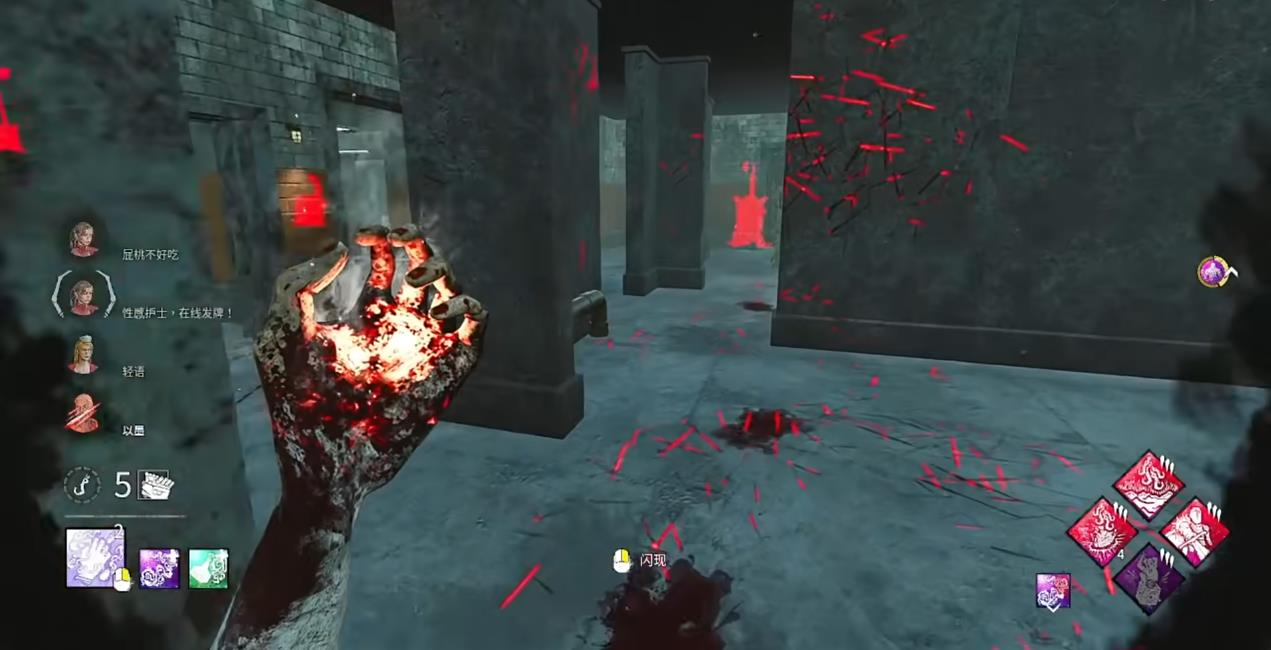
Task: Click the left red perk with 4 tokens
Action: tap(1101, 532)
